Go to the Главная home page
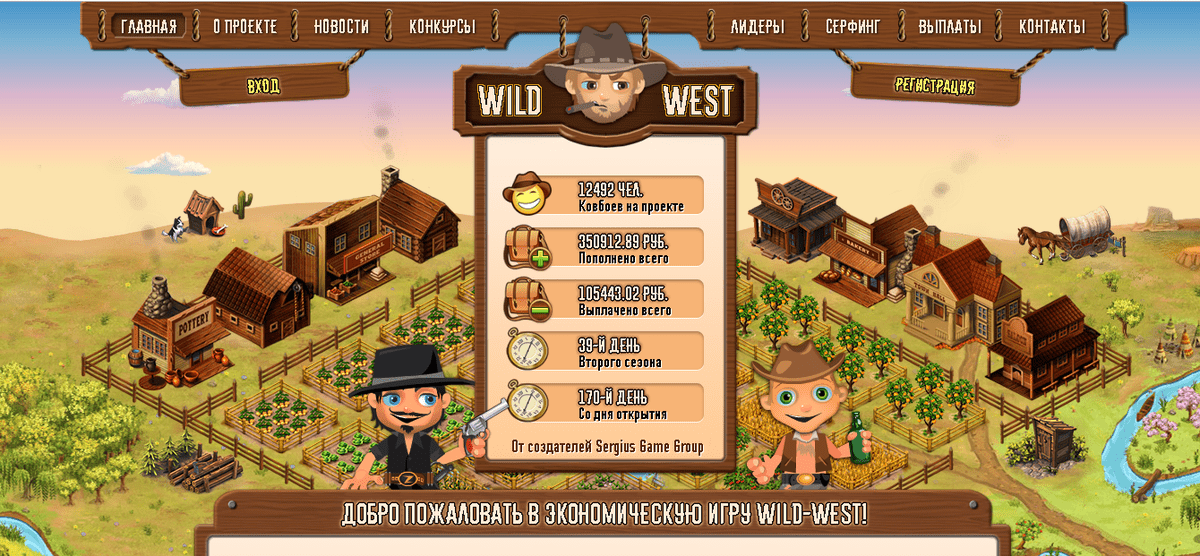Image resolution: width=1200 pixels, height=556 pixels. point(150,26)
